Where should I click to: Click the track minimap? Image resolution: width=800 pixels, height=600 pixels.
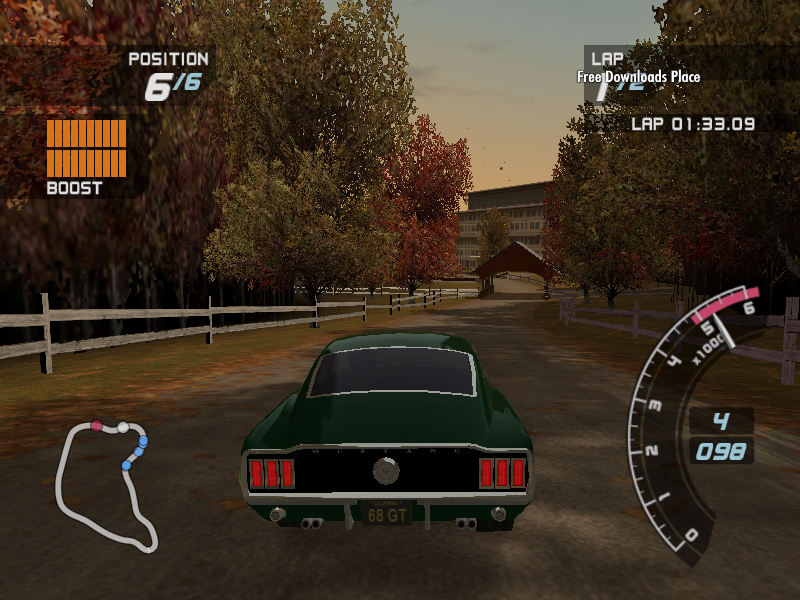point(103,485)
